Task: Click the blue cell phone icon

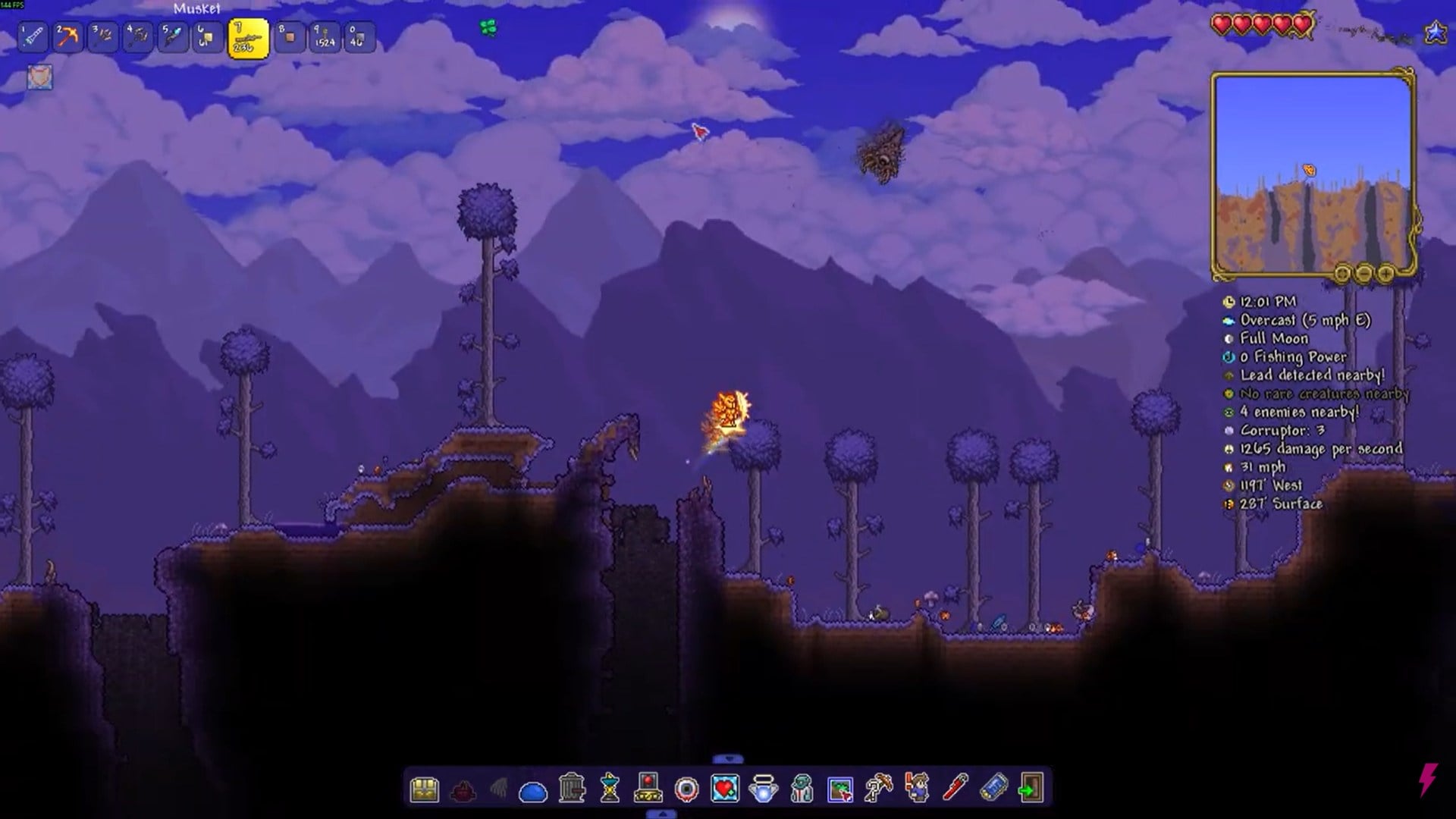Action: point(993,789)
